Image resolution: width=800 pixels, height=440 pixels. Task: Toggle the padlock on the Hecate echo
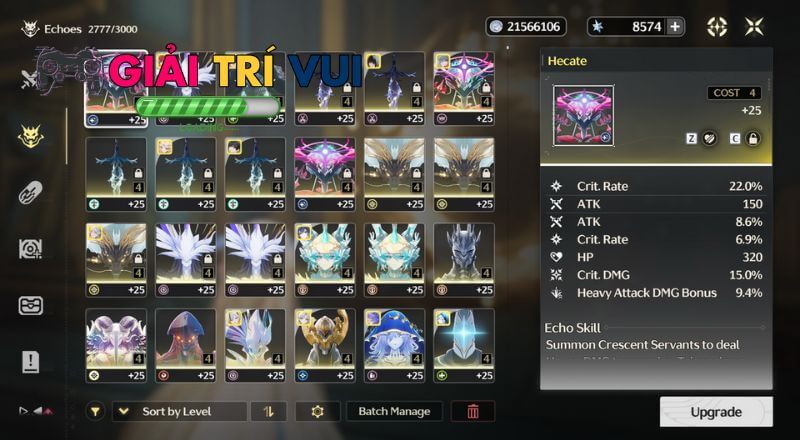(752, 138)
